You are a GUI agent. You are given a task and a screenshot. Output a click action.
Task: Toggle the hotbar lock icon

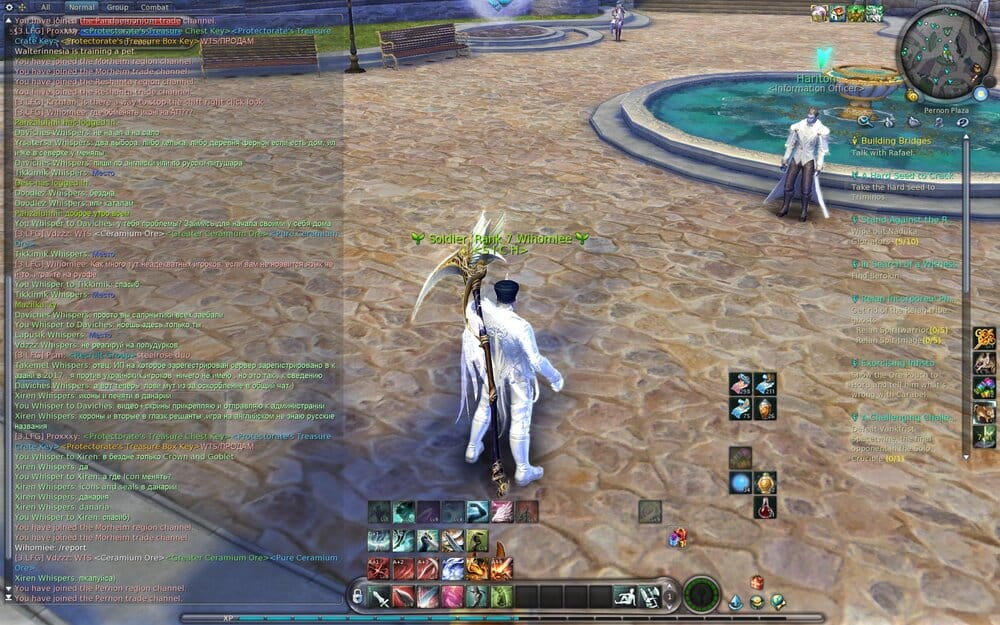click(356, 597)
